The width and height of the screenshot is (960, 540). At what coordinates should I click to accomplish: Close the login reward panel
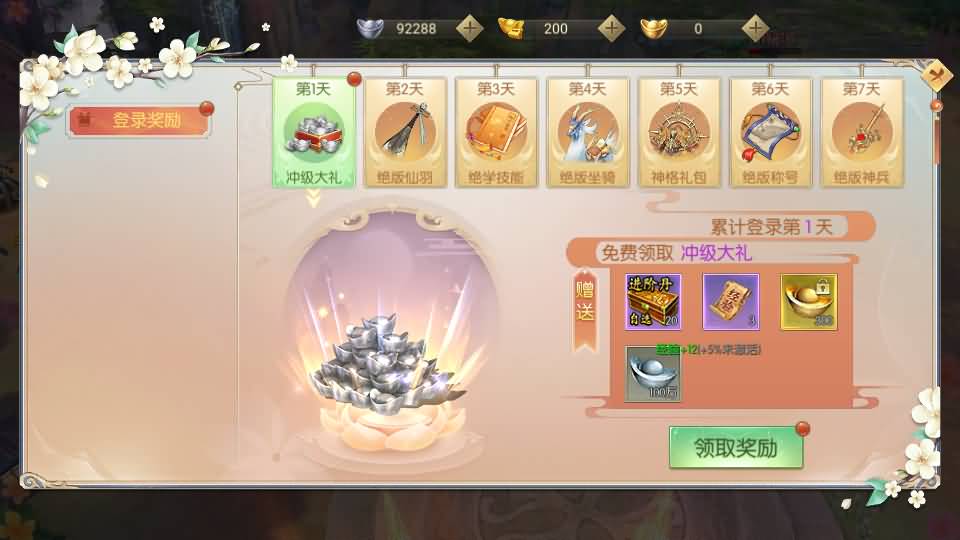coord(937,76)
